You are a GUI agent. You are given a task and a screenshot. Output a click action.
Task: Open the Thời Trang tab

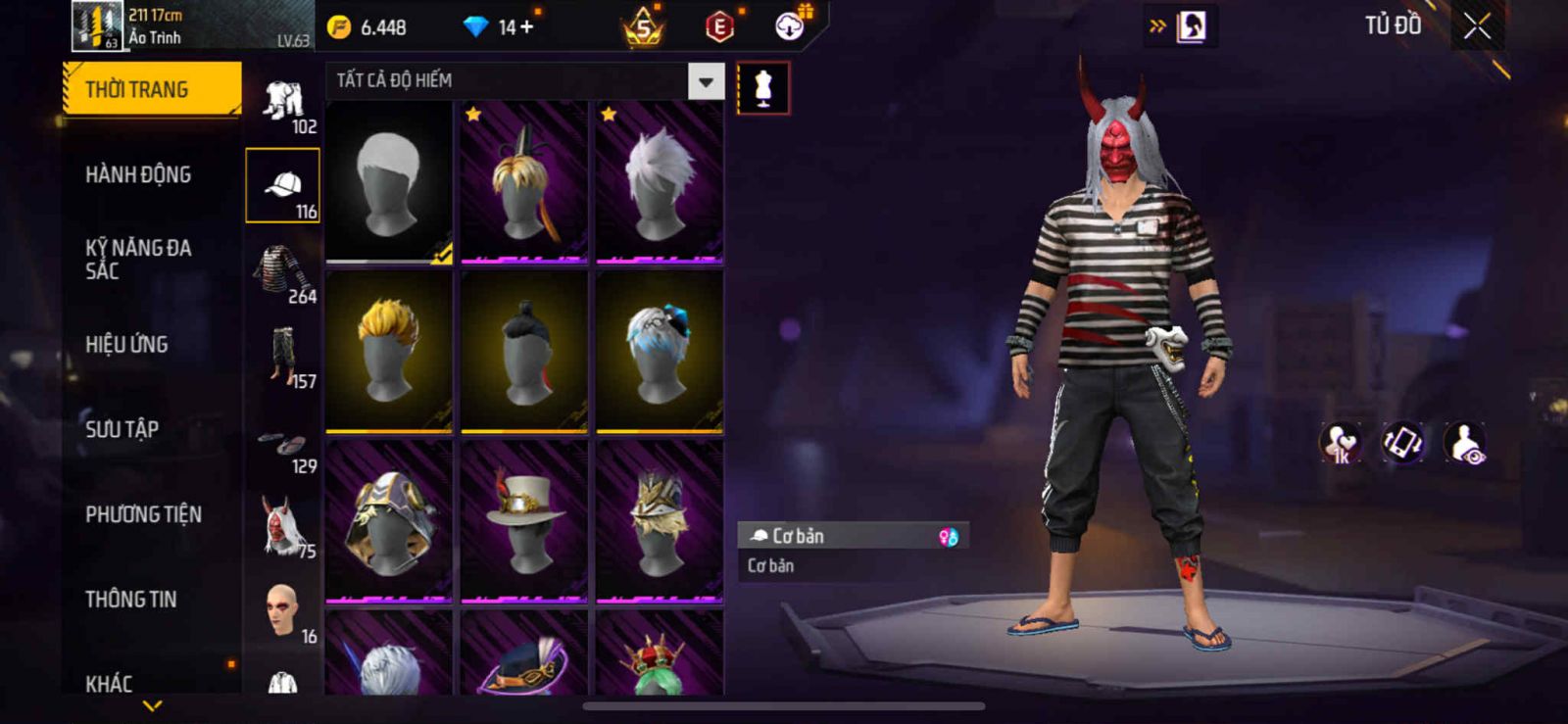[x=151, y=89]
